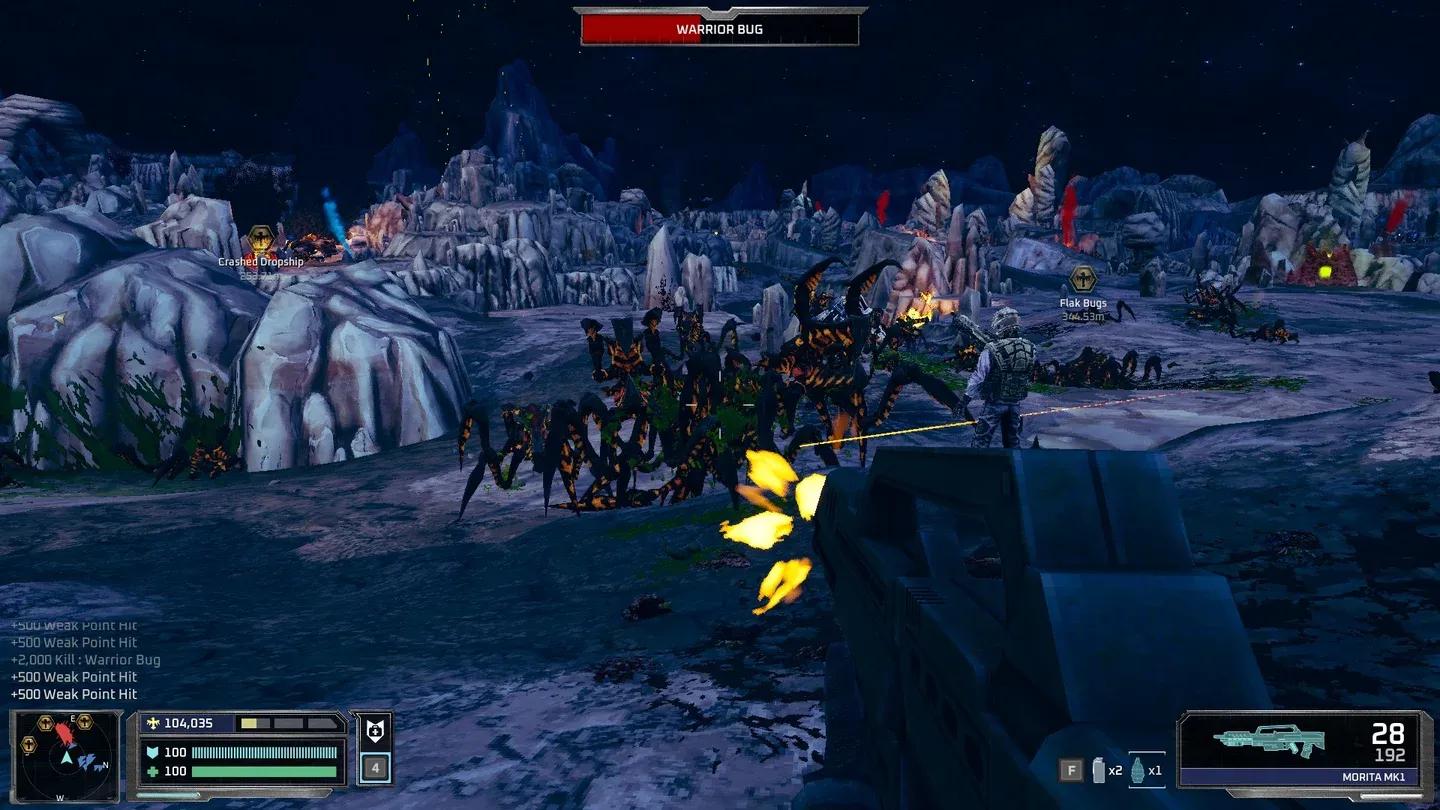Image resolution: width=1440 pixels, height=810 pixels.
Task: Toggle the utility slot 4 indicator
Action: point(374,766)
